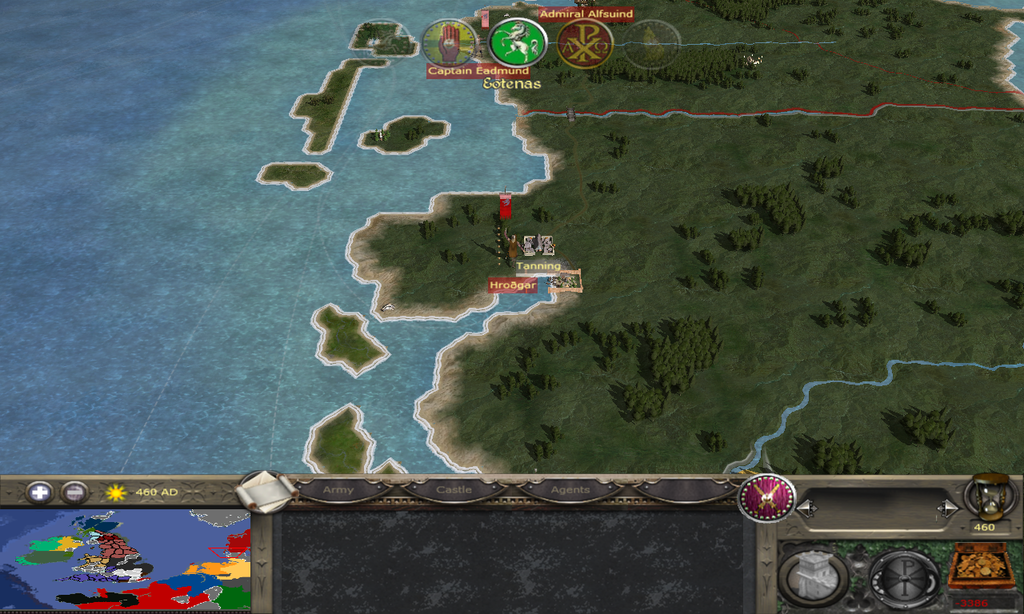Open the faction shield overview button

point(766,497)
